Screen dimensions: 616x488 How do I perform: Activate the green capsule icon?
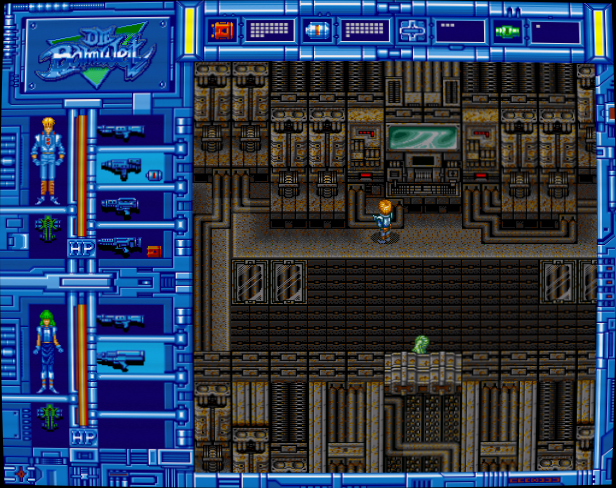[506, 31]
